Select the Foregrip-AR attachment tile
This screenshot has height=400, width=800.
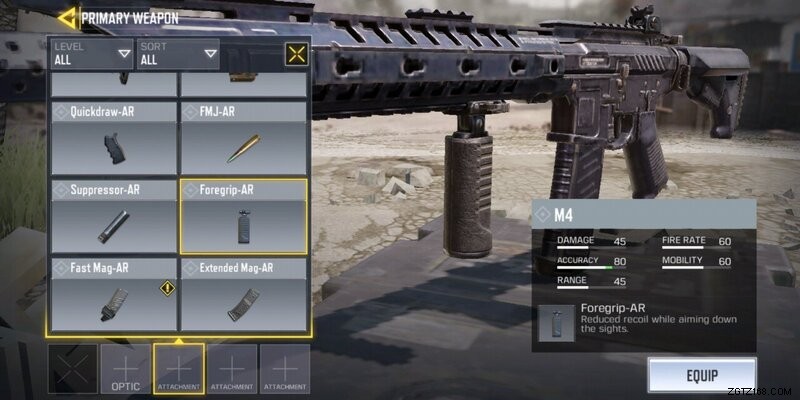click(243, 216)
